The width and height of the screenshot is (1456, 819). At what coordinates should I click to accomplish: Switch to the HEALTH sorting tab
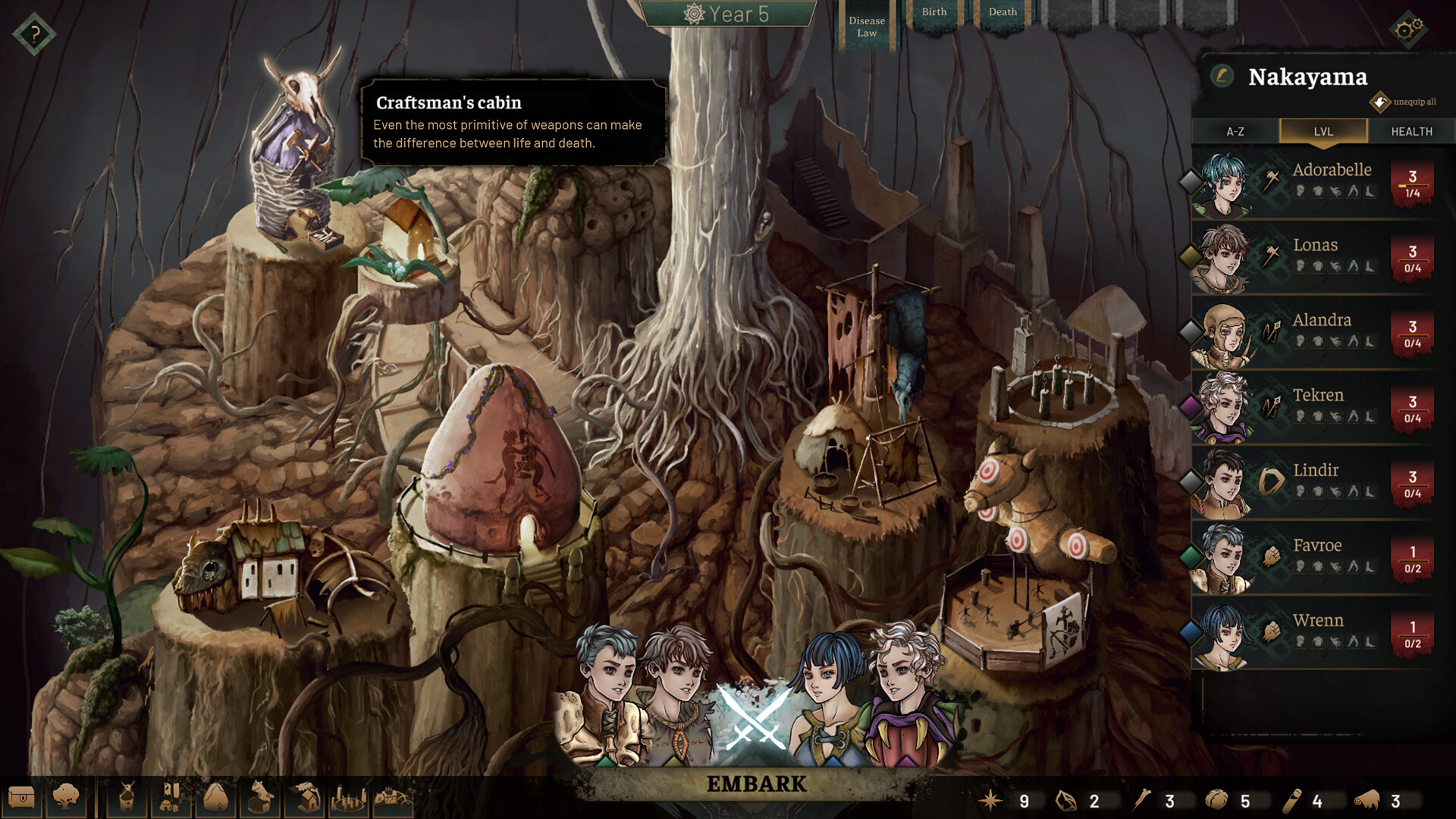coord(1411,131)
